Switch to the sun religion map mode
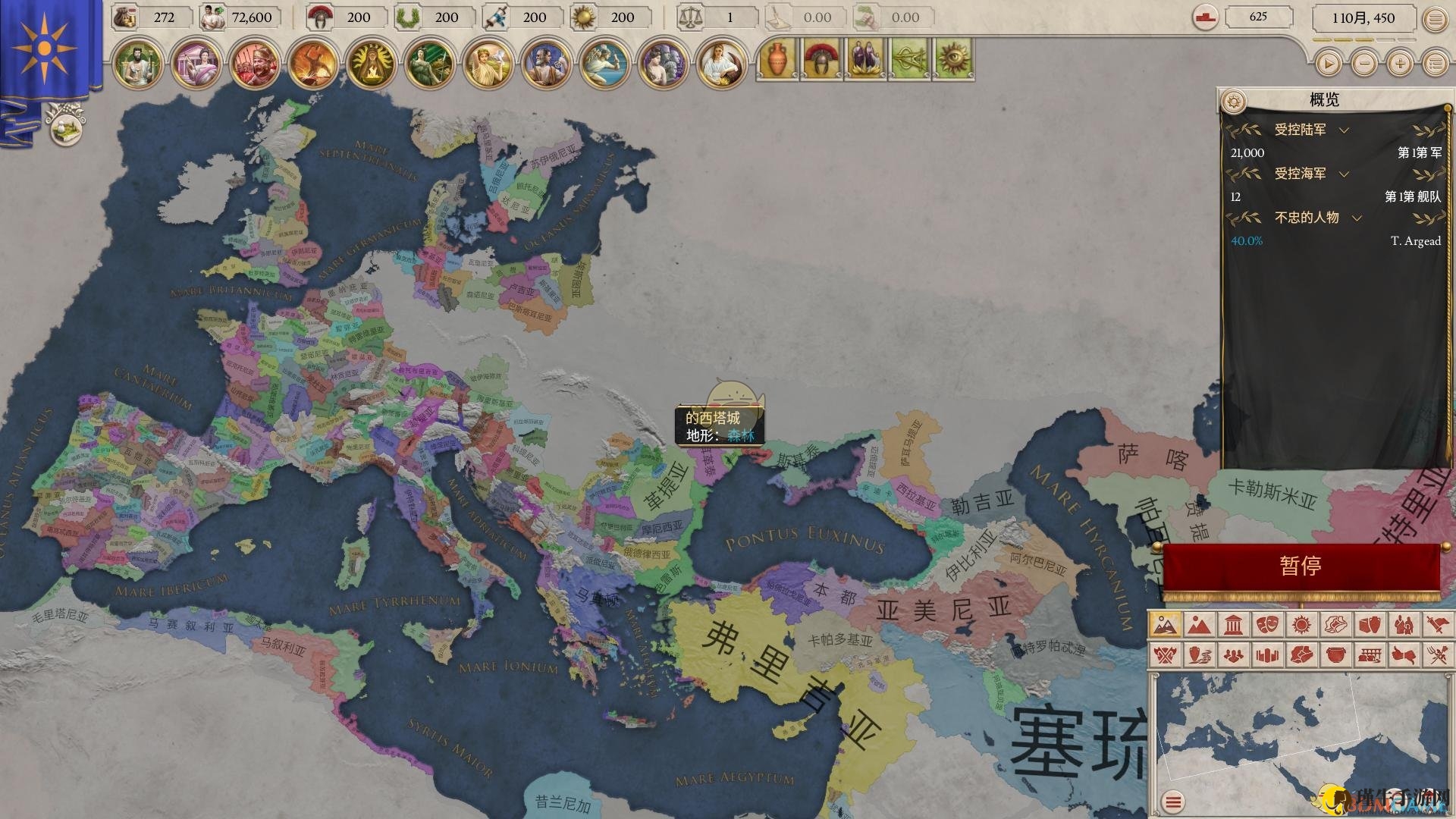This screenshot has height=819, width=1456. pyautogui.click(x=1301, y=625)
